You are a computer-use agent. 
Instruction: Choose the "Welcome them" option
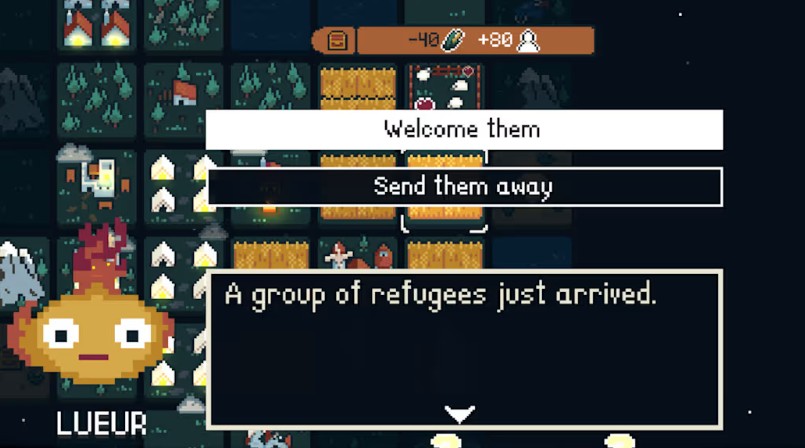click(x=463, y=129)
